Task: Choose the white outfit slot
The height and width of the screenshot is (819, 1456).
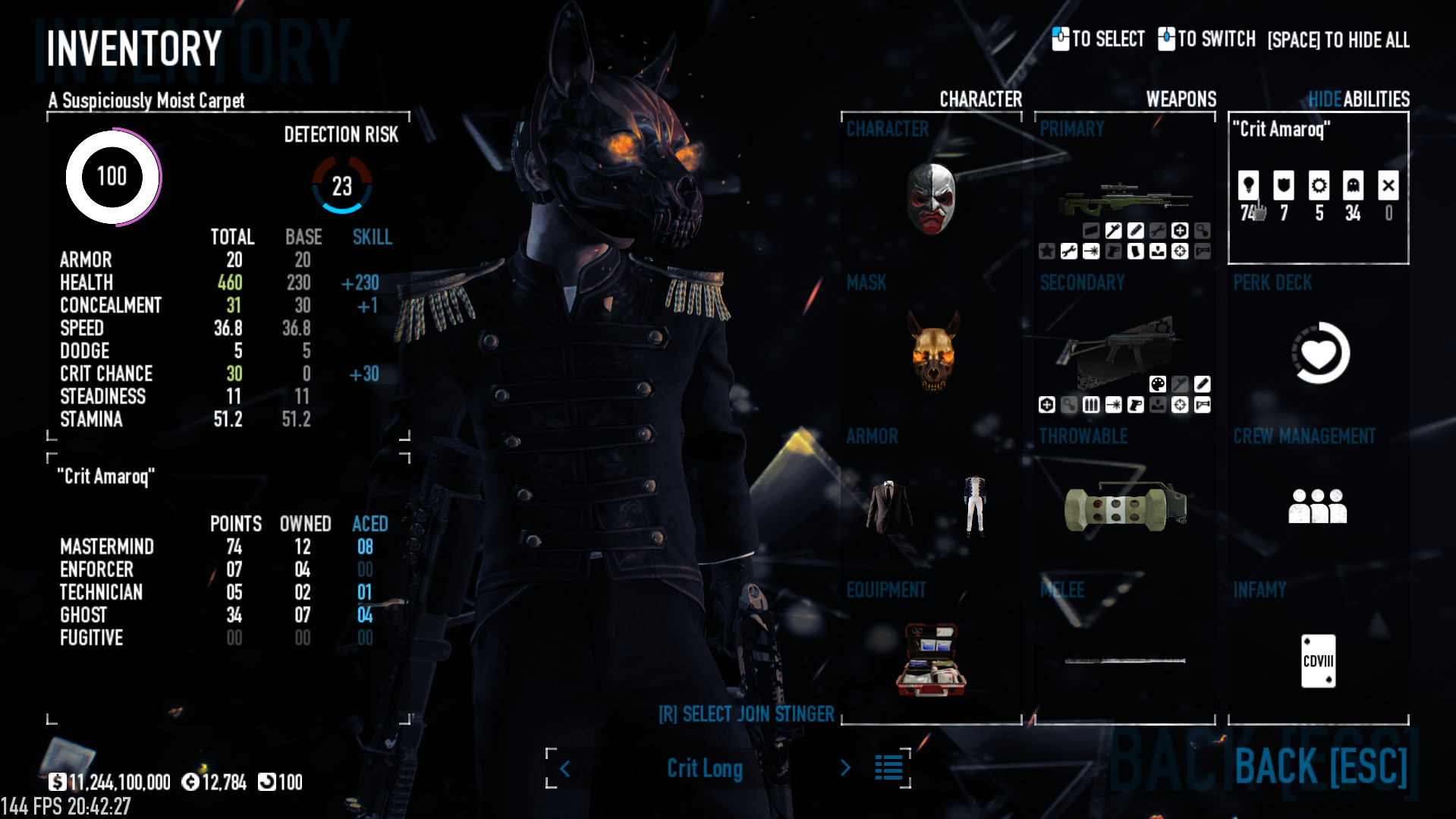Action: point(975,506)
